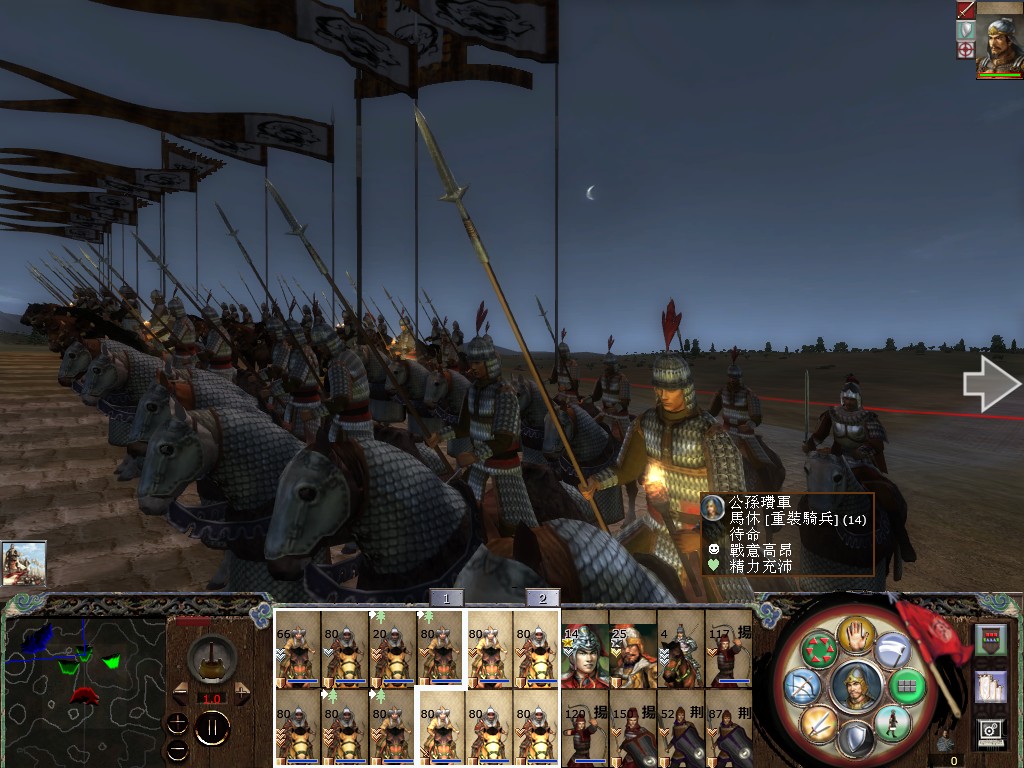Activate the halt order hand icon
The image size is (1024, 768).
coord(856,634)
